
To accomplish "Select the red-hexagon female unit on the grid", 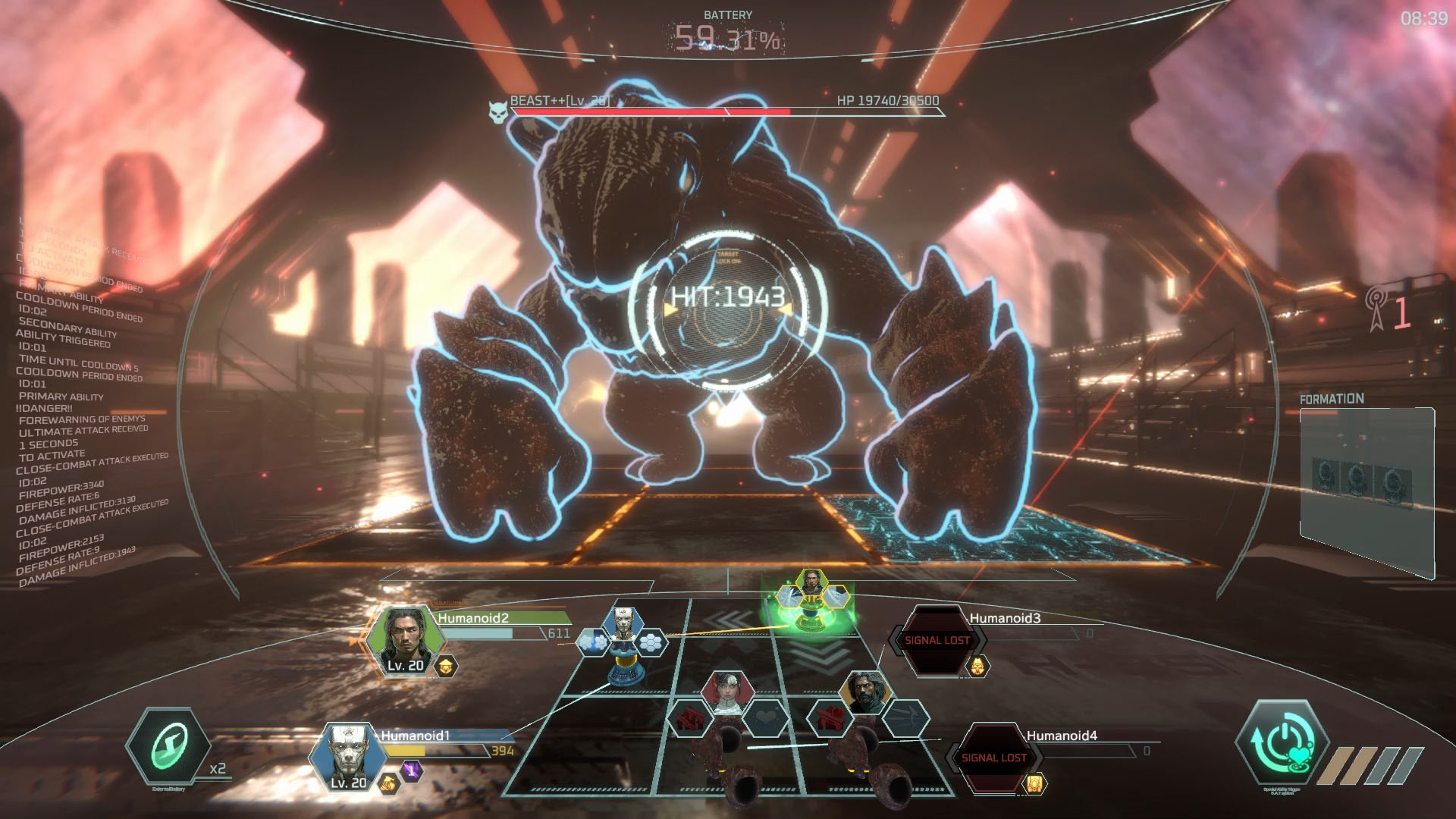I will pos(726,692).
